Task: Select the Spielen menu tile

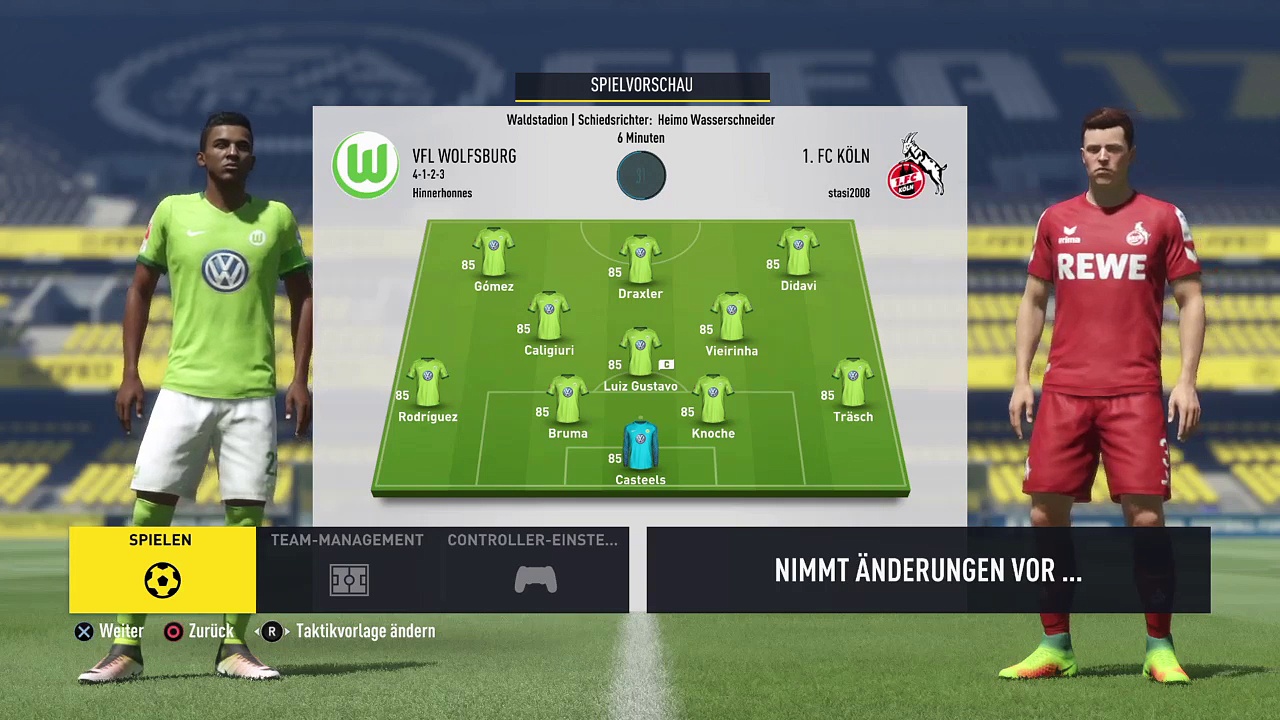Action: pyautogui.click(x=162, y=569)
